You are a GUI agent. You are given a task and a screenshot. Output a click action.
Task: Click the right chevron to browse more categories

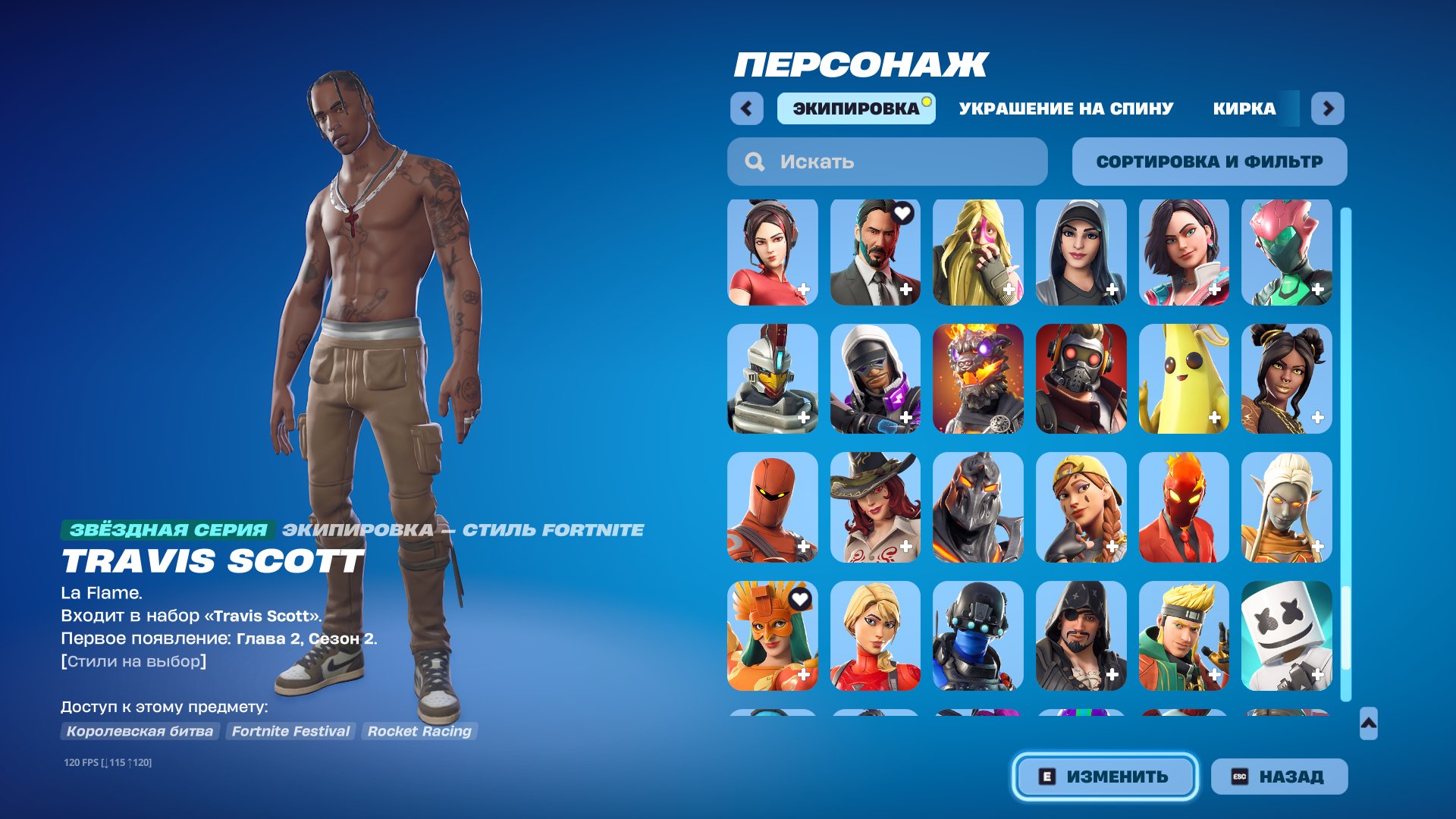[1326, 108]
